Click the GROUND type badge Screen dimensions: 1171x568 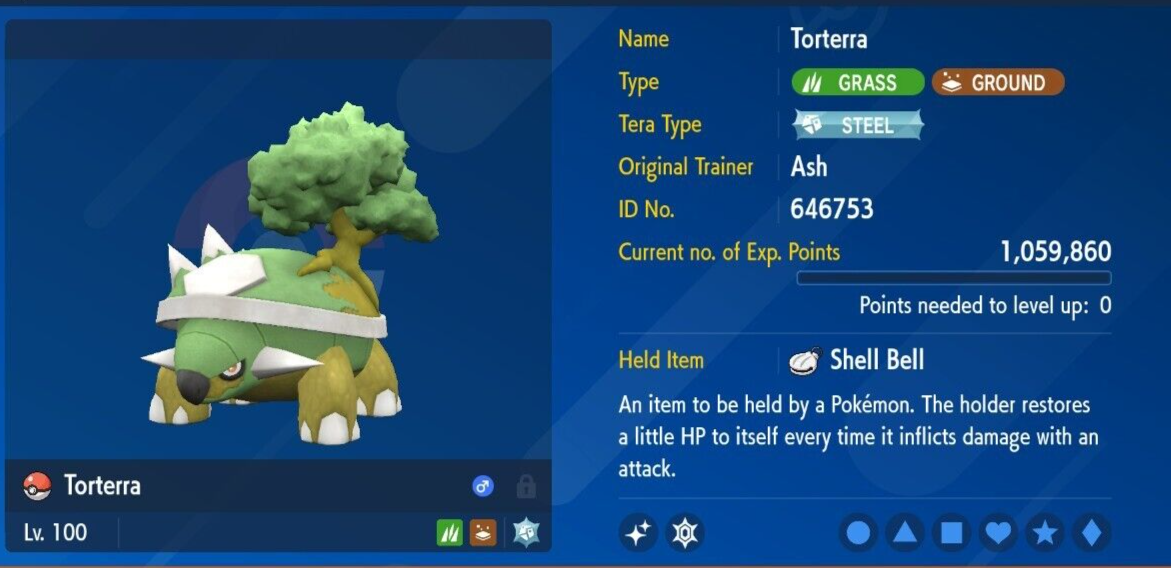coord(998,83)
